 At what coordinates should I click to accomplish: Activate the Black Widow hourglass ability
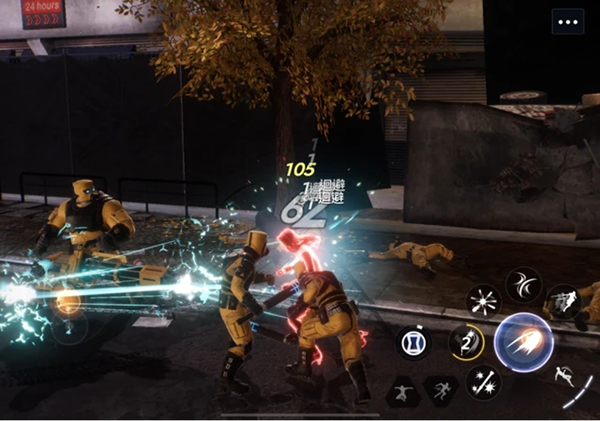point(413,342)
